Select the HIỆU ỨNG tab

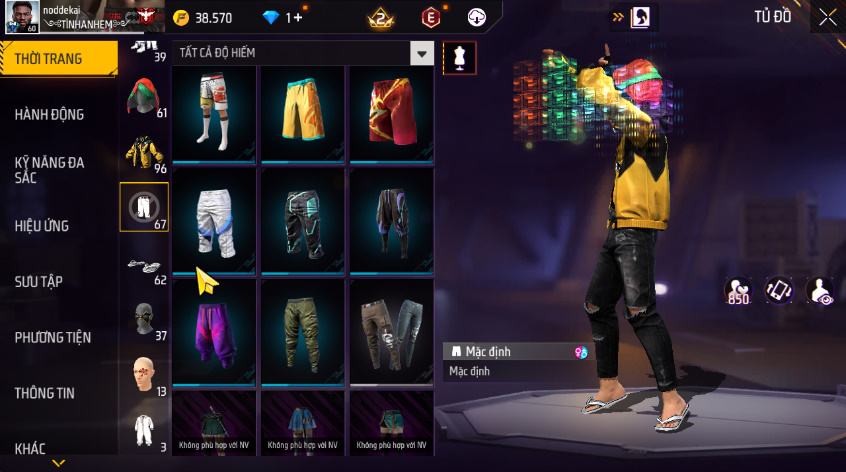coord(42,226)
